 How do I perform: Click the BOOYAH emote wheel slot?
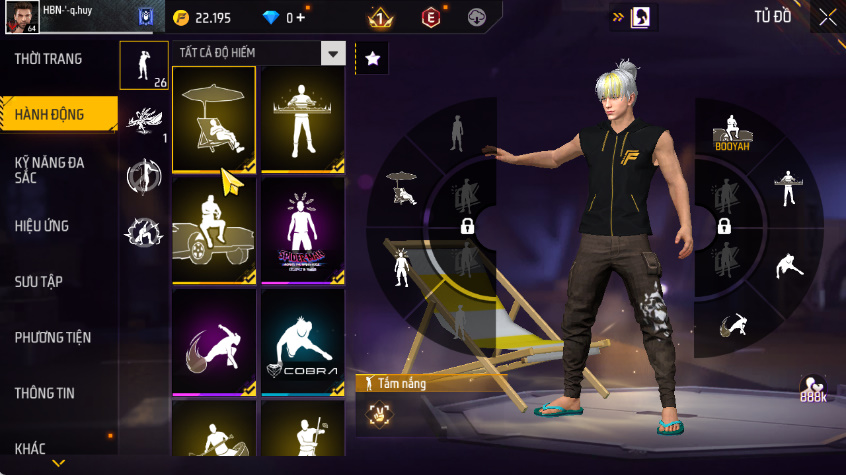732,131
